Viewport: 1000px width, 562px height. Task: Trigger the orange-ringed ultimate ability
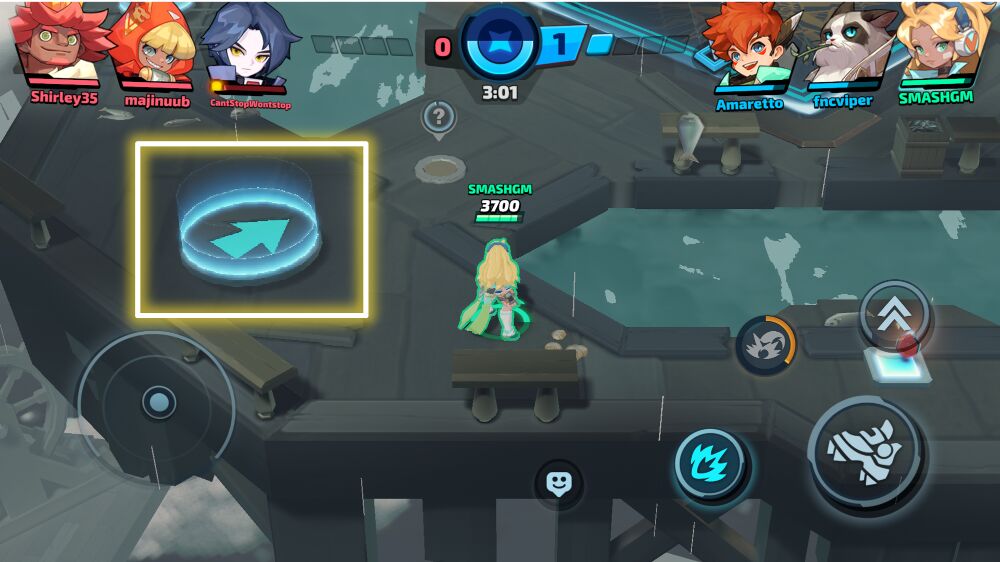point(766,346)
